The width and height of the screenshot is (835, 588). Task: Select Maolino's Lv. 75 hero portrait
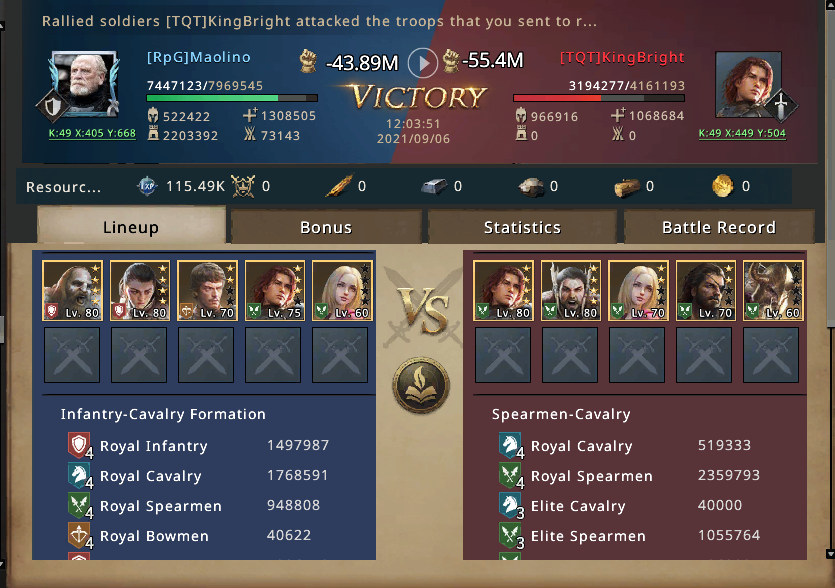pyautogui.click(x=275, y=291)
